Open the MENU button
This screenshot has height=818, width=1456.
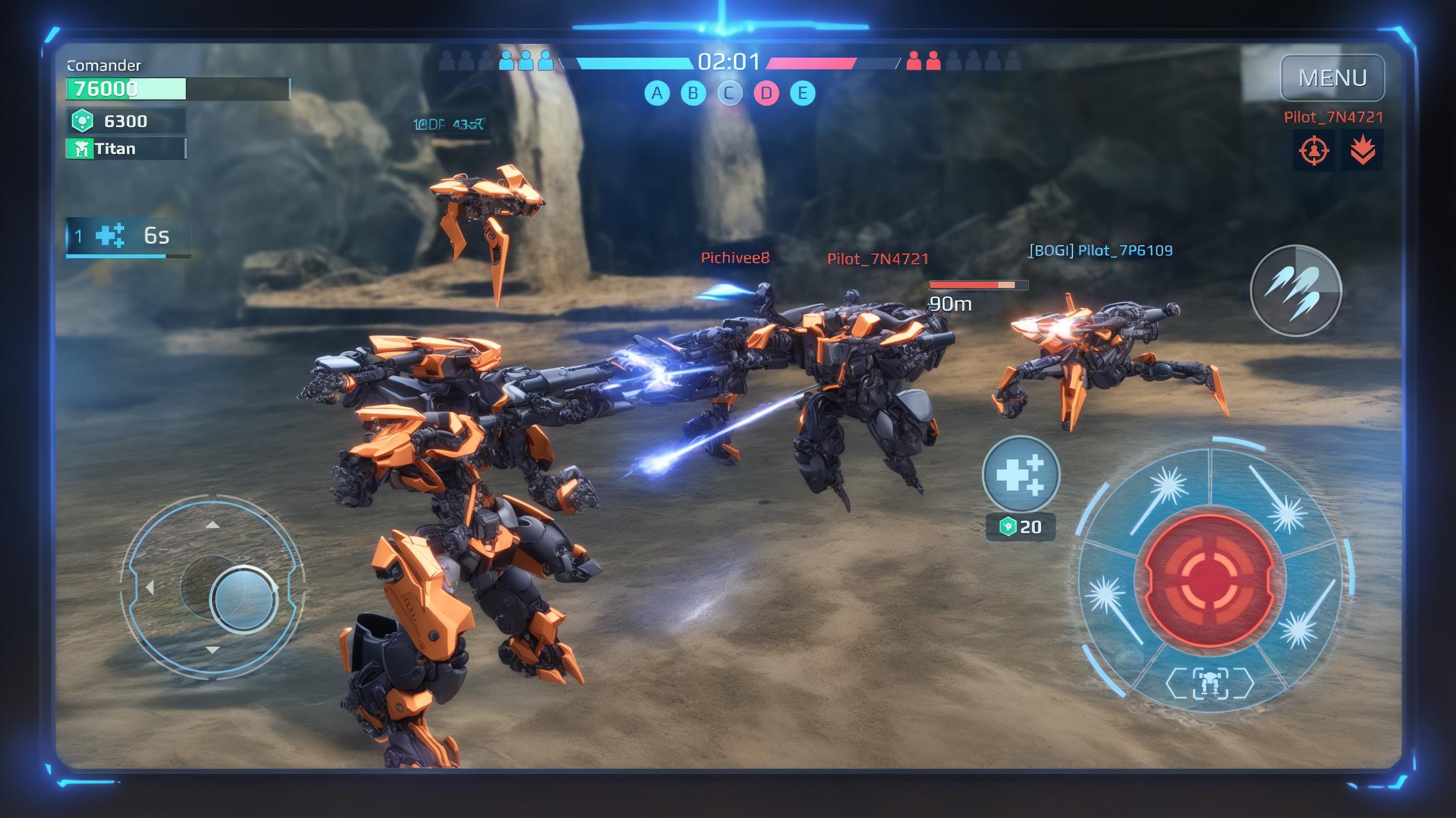[1332, 78]
